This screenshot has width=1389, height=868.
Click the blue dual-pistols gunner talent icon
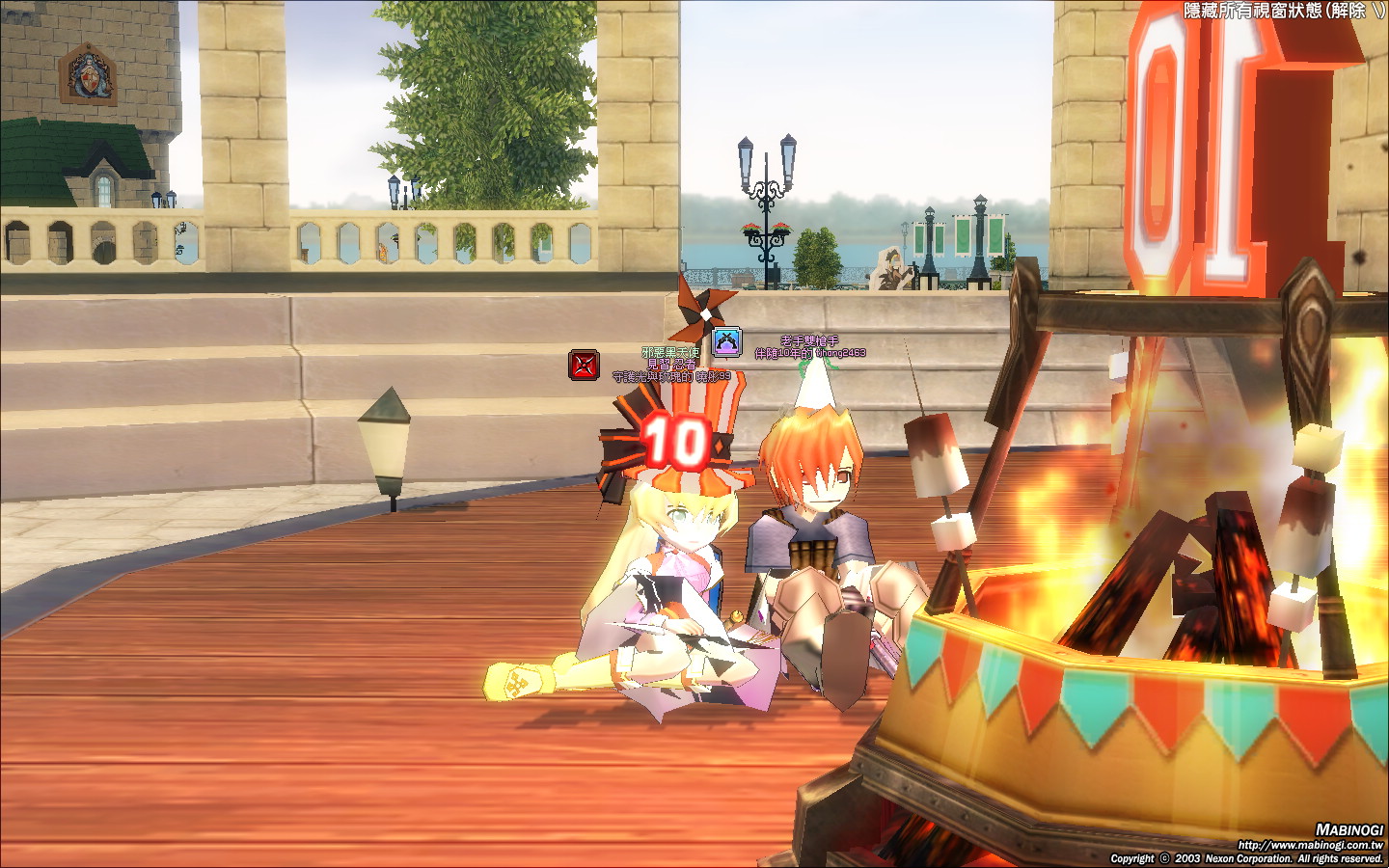(726, 342)
